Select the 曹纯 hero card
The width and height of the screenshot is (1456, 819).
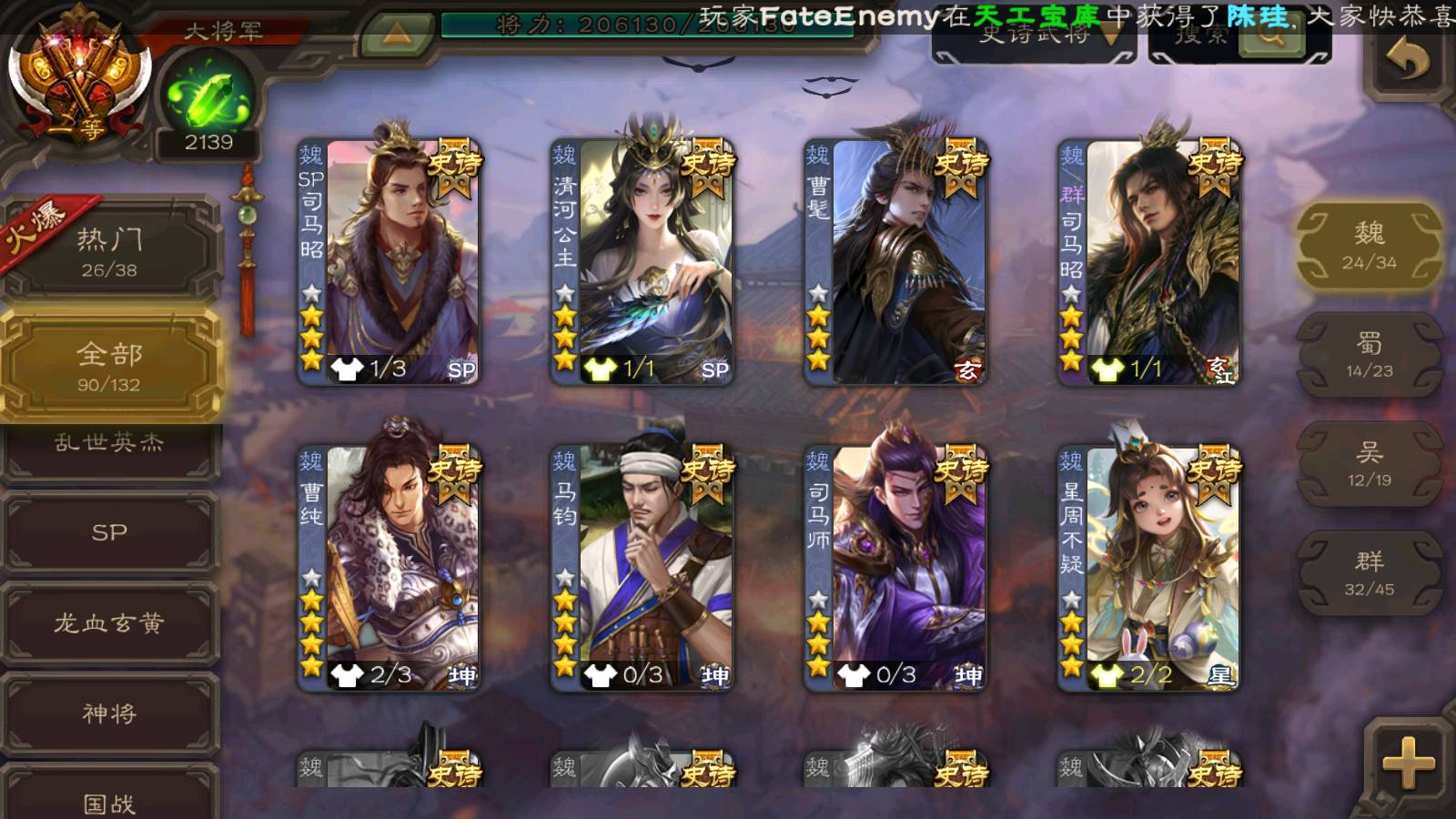tap(389, 568)
